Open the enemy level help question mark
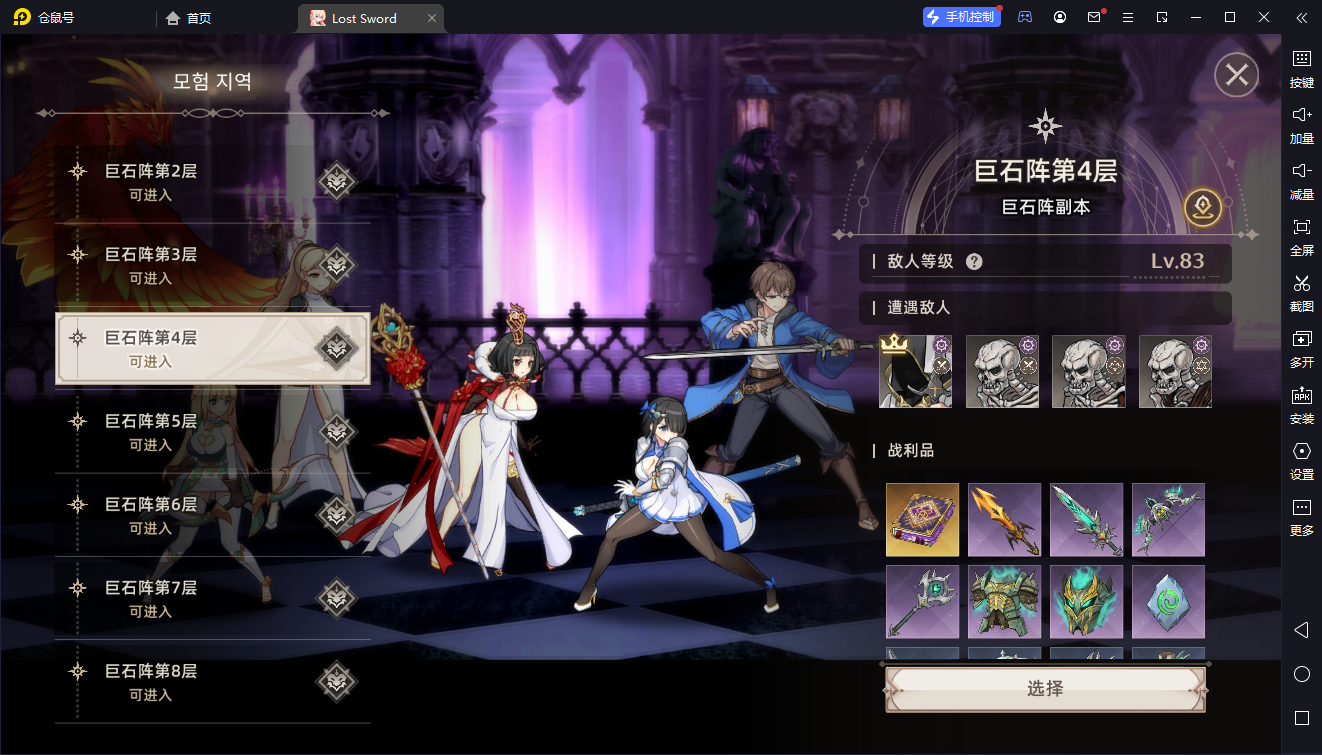Image resolution: width=1322 pixels, height=755 pixels. click(x=974, y=262)
